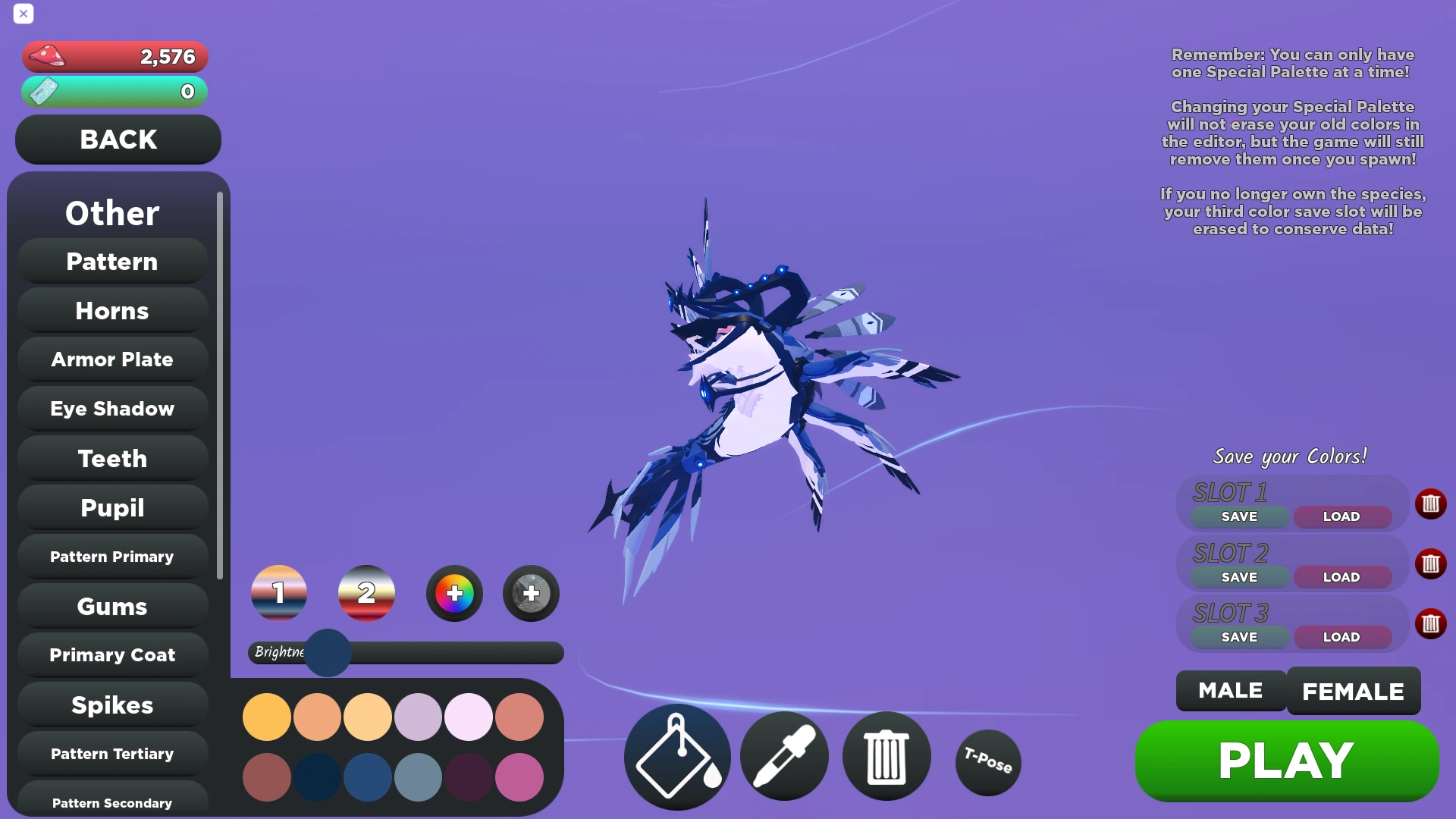Screen dimensions: 1456x819
Task: Select saved palette preset 1
Action: 278,594
